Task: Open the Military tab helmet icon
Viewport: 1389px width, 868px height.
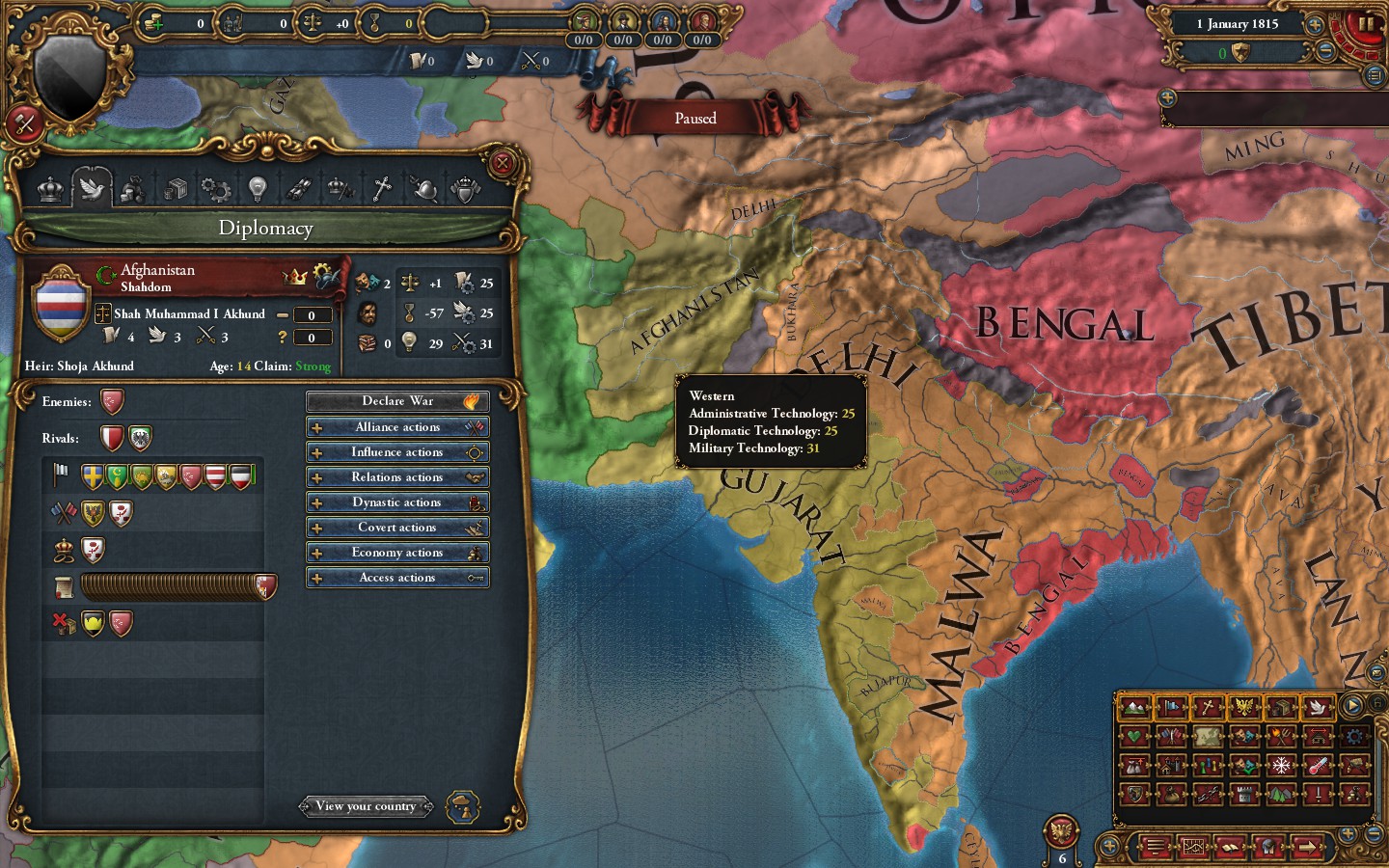Action: tap(424, 188)
